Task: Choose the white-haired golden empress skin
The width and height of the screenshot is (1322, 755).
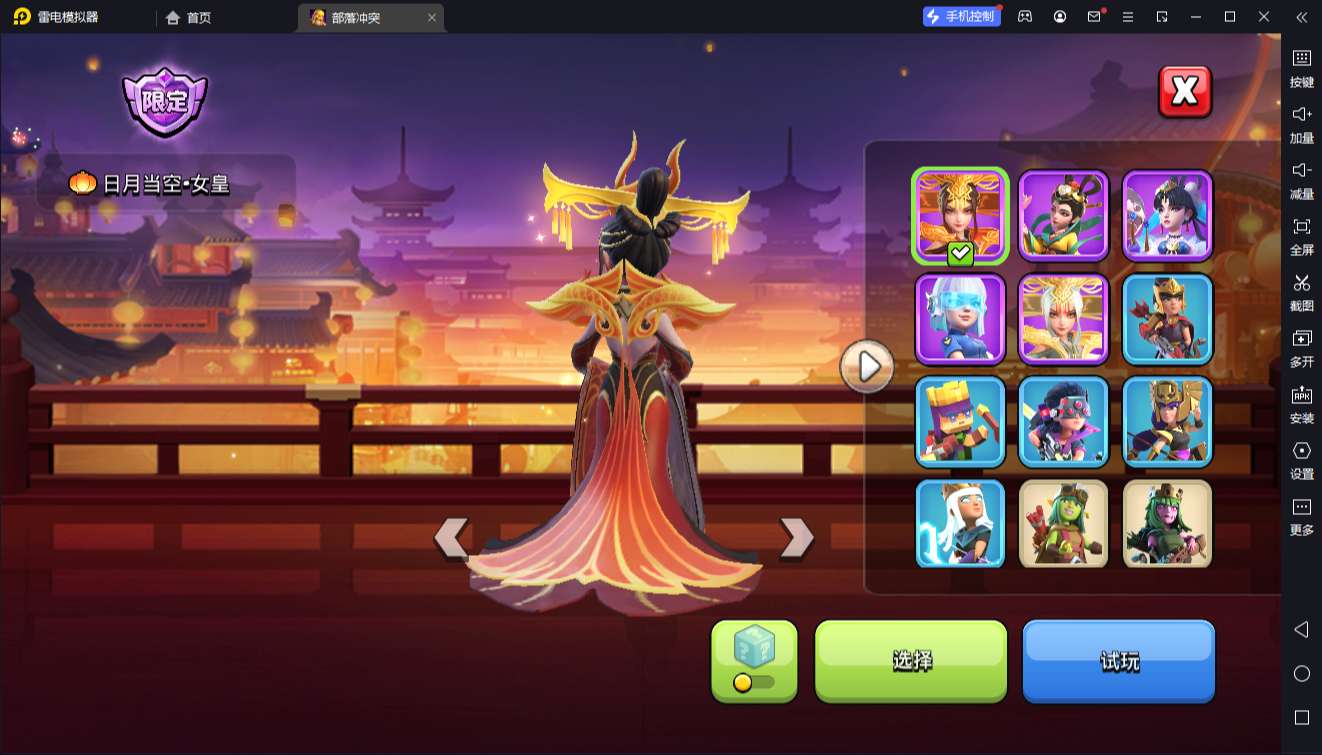Action: coord(1063,319)
